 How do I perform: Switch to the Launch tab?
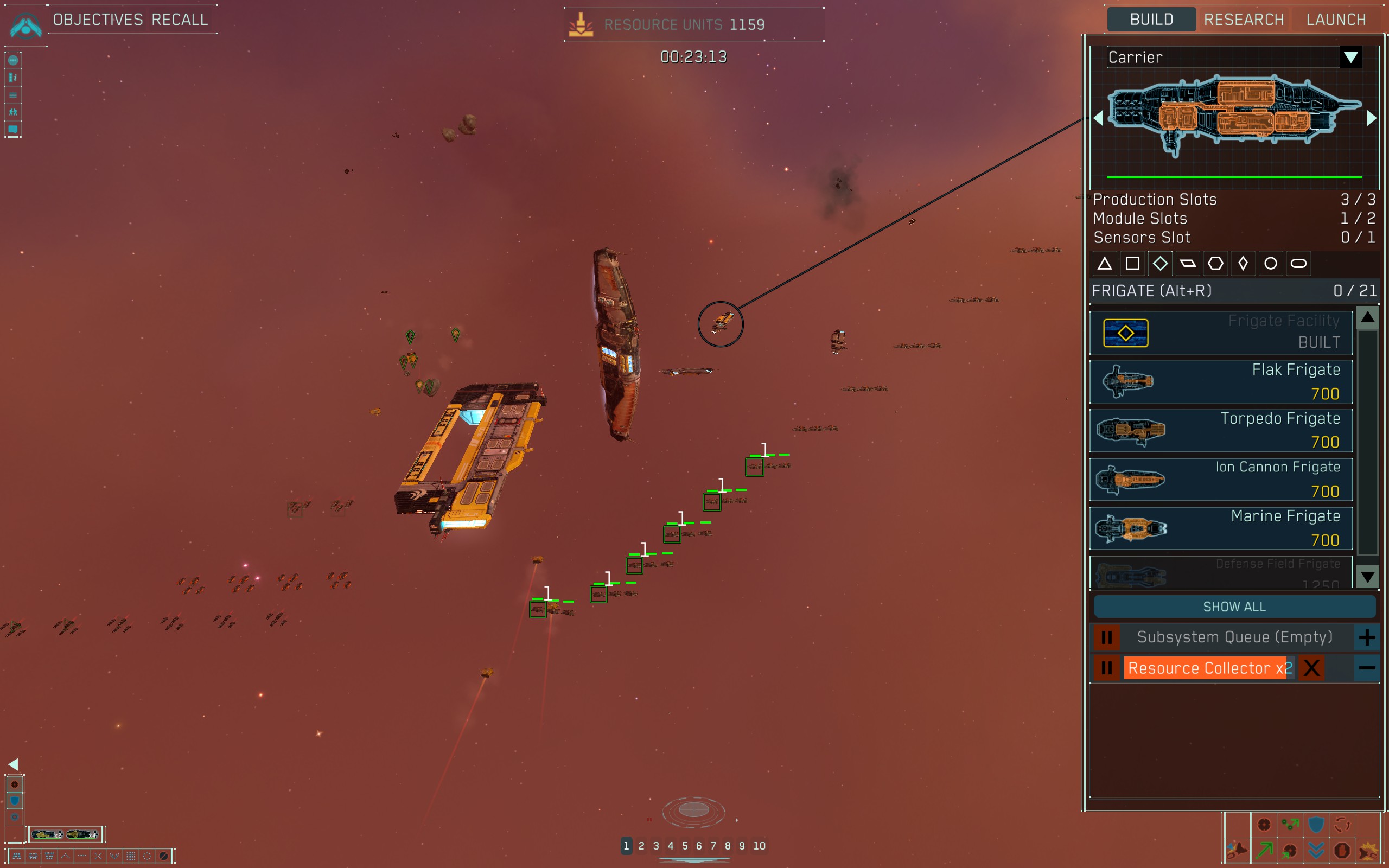1336,20
